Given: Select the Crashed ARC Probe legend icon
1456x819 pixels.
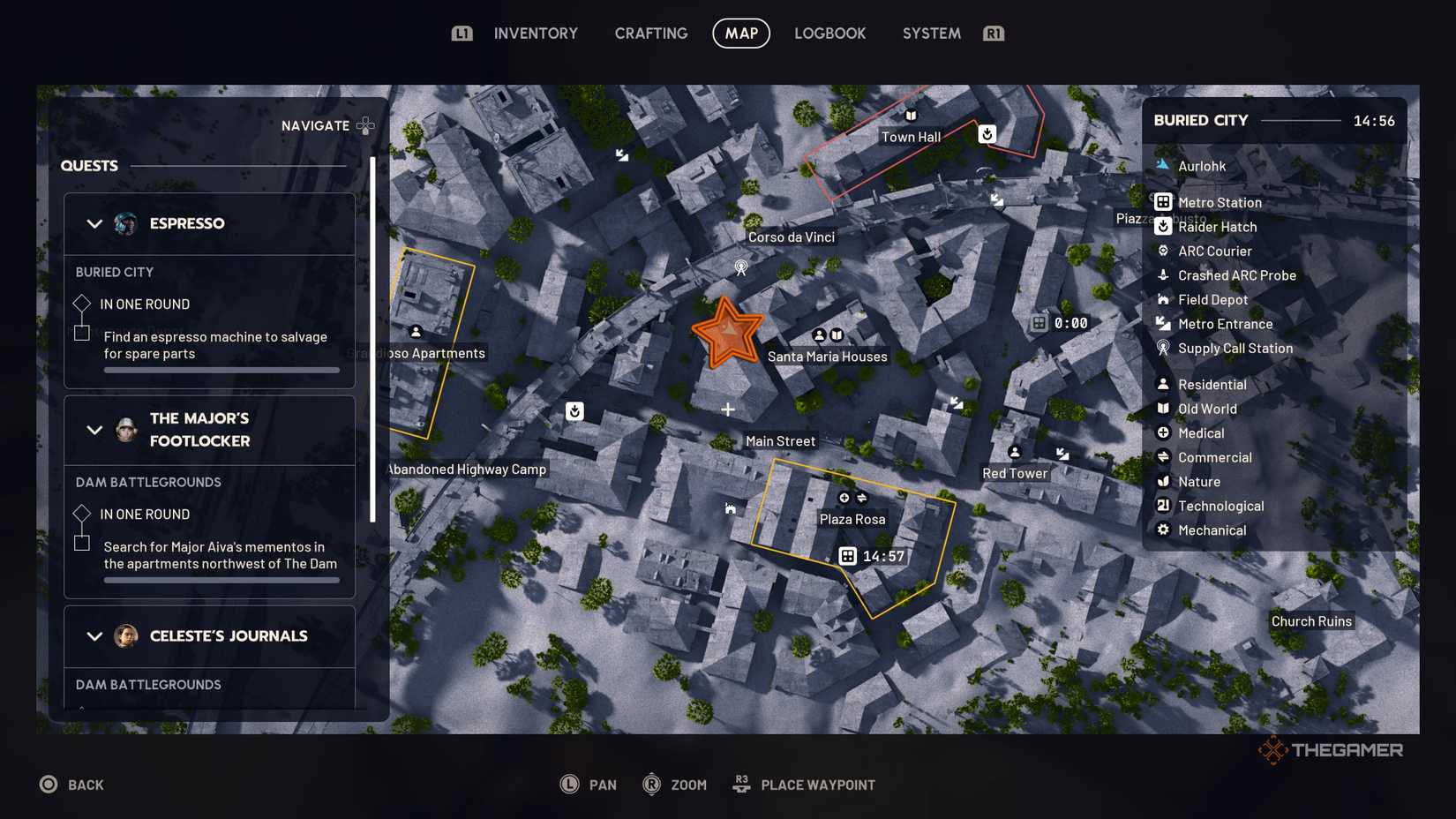Looking at the screenshot, I should point(1162,275).
